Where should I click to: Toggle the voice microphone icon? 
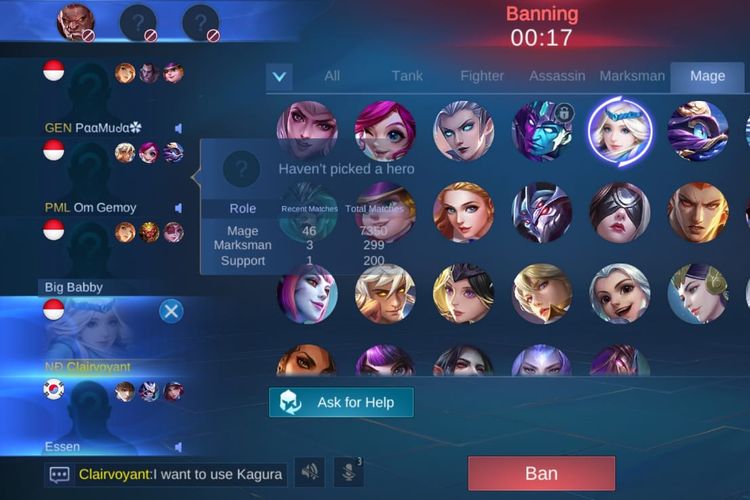(348, 472)
